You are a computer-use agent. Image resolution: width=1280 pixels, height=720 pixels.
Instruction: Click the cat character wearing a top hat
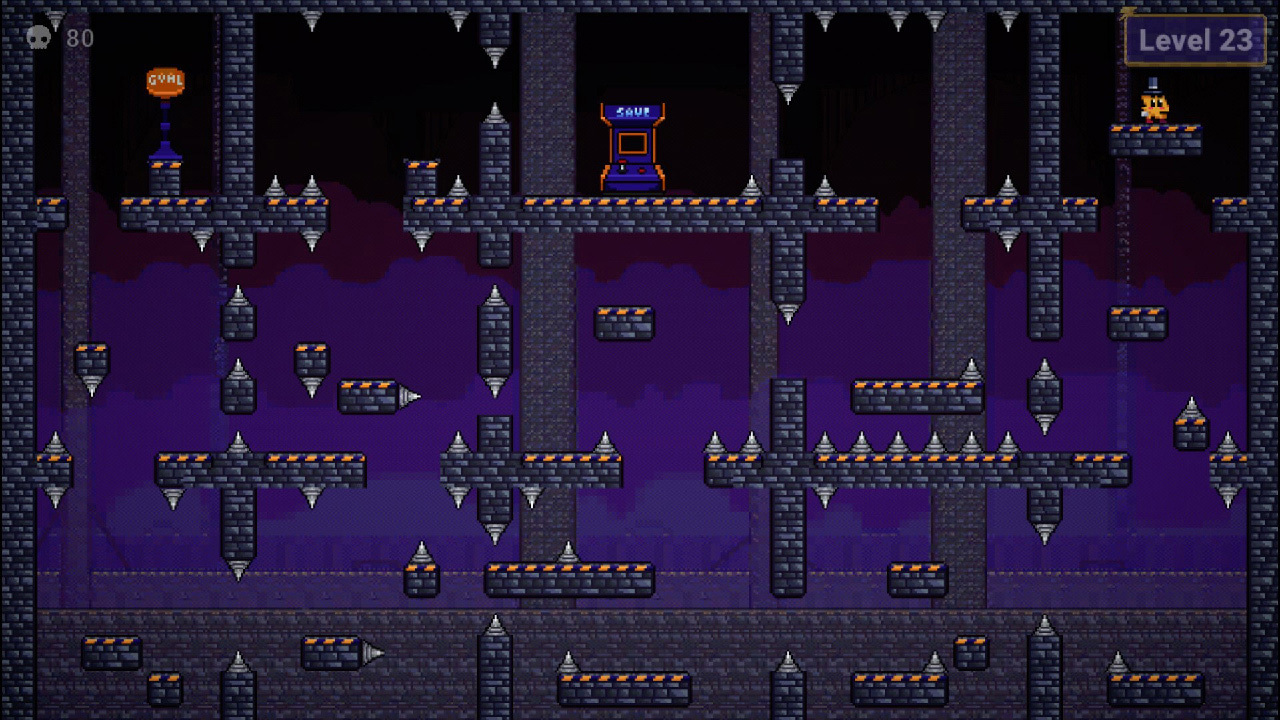(1153, 105)
